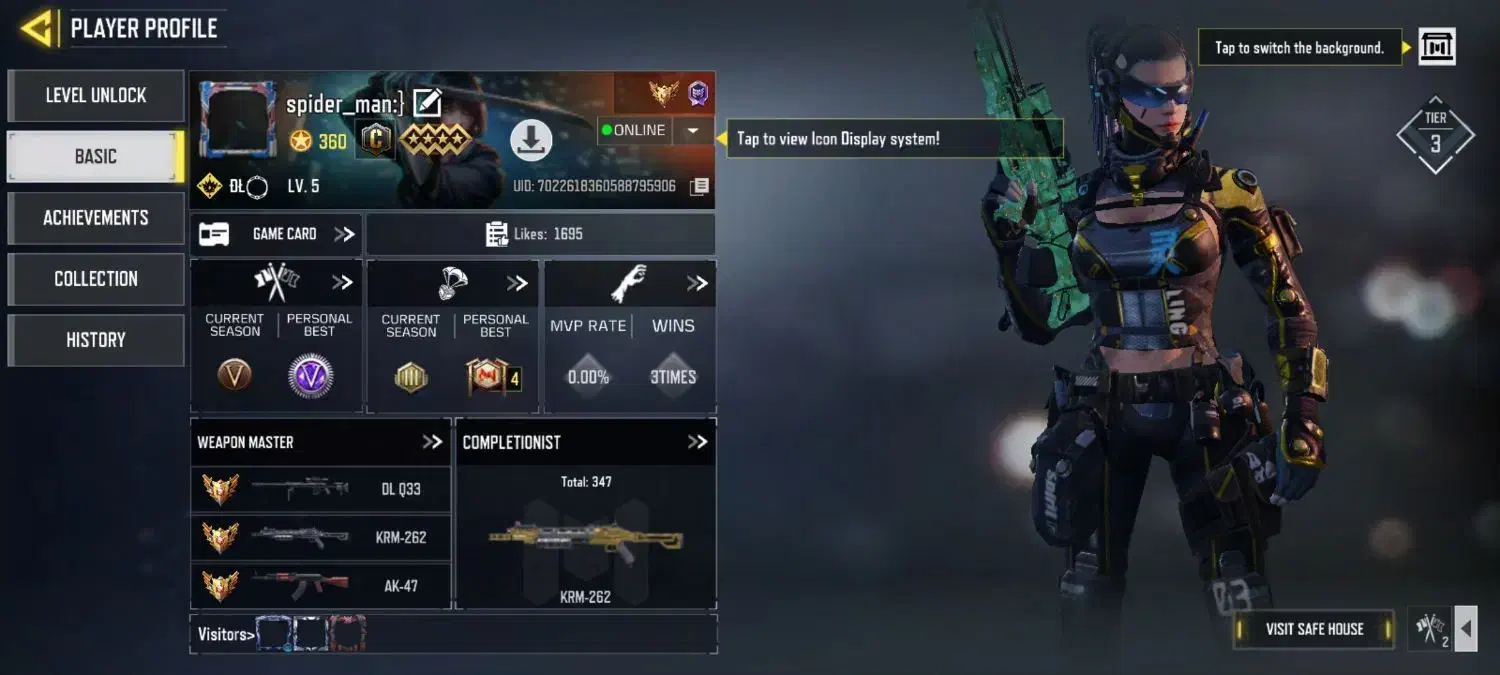Visit the Safe House
Image resolution: width=1500 pixels, height=675 pixels.
click(x=1314, y=629)
